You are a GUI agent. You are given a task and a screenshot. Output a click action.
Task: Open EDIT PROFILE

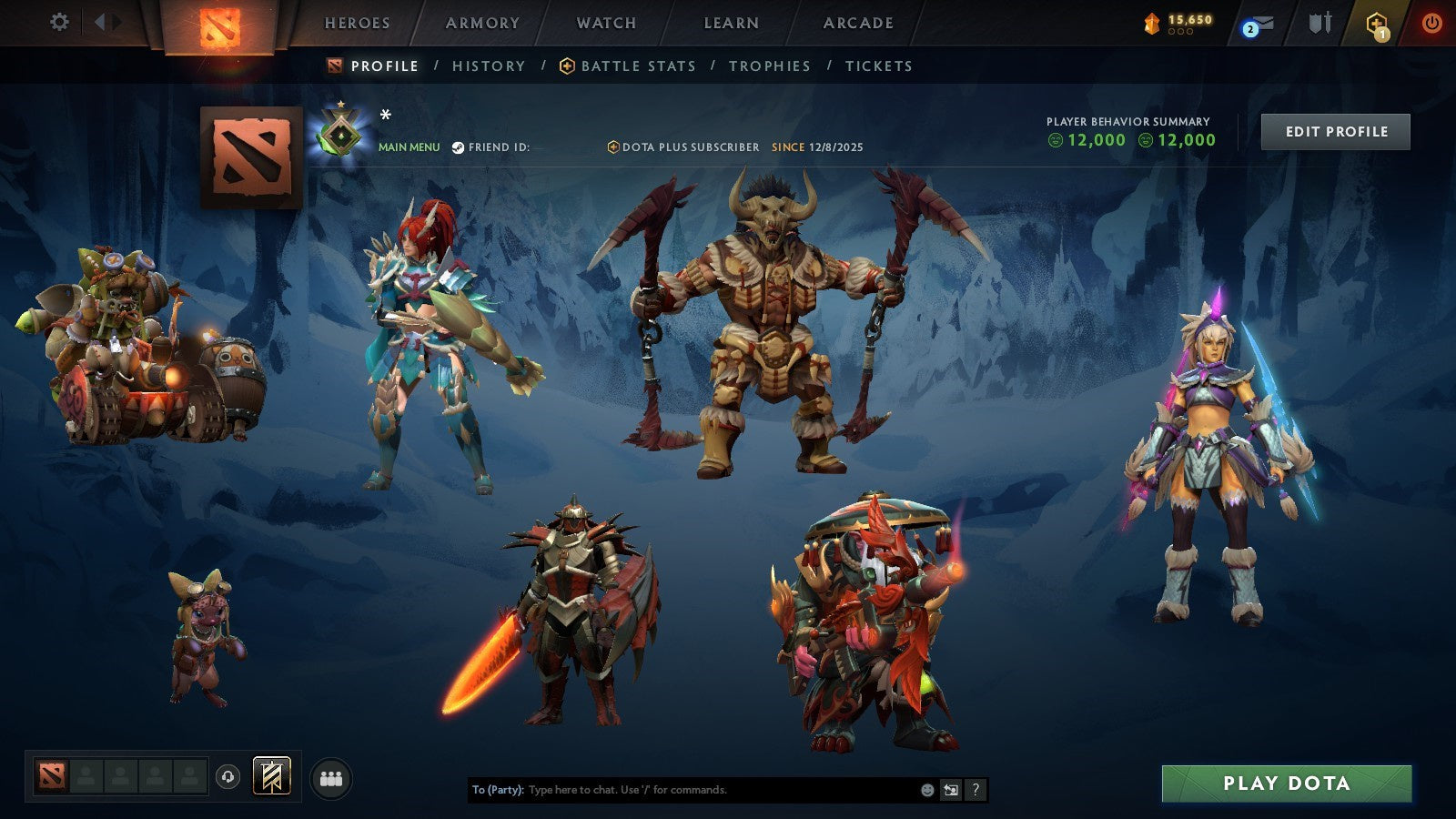(1335, 131)
